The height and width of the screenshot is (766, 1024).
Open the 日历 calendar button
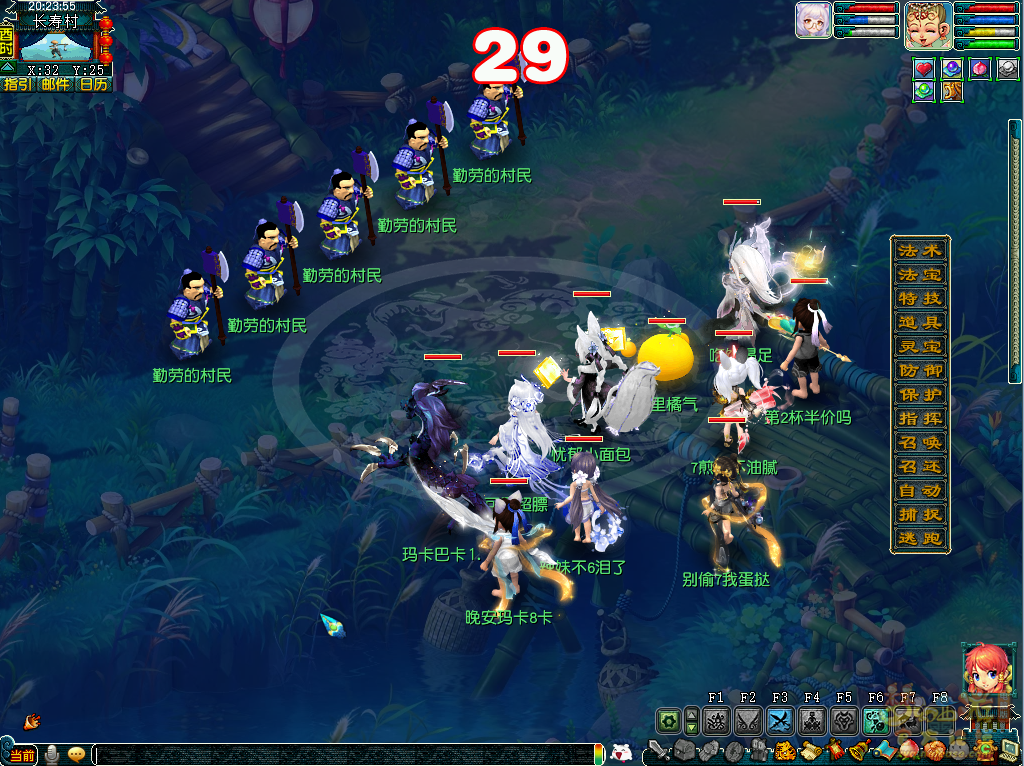pyautogui.click(x=93, y=84)
